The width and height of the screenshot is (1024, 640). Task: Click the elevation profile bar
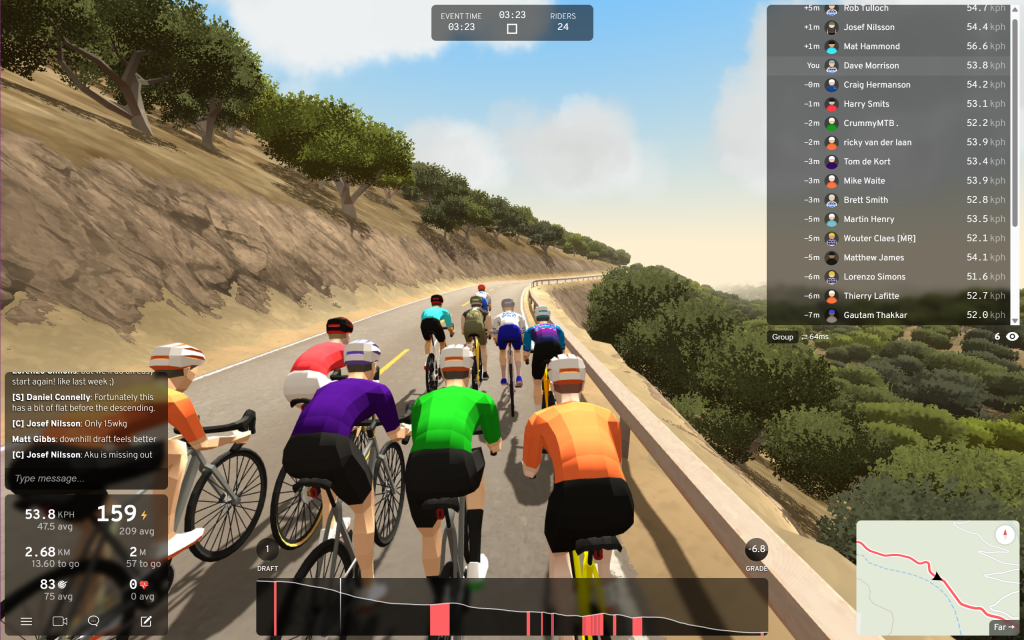tap(512, 607)
